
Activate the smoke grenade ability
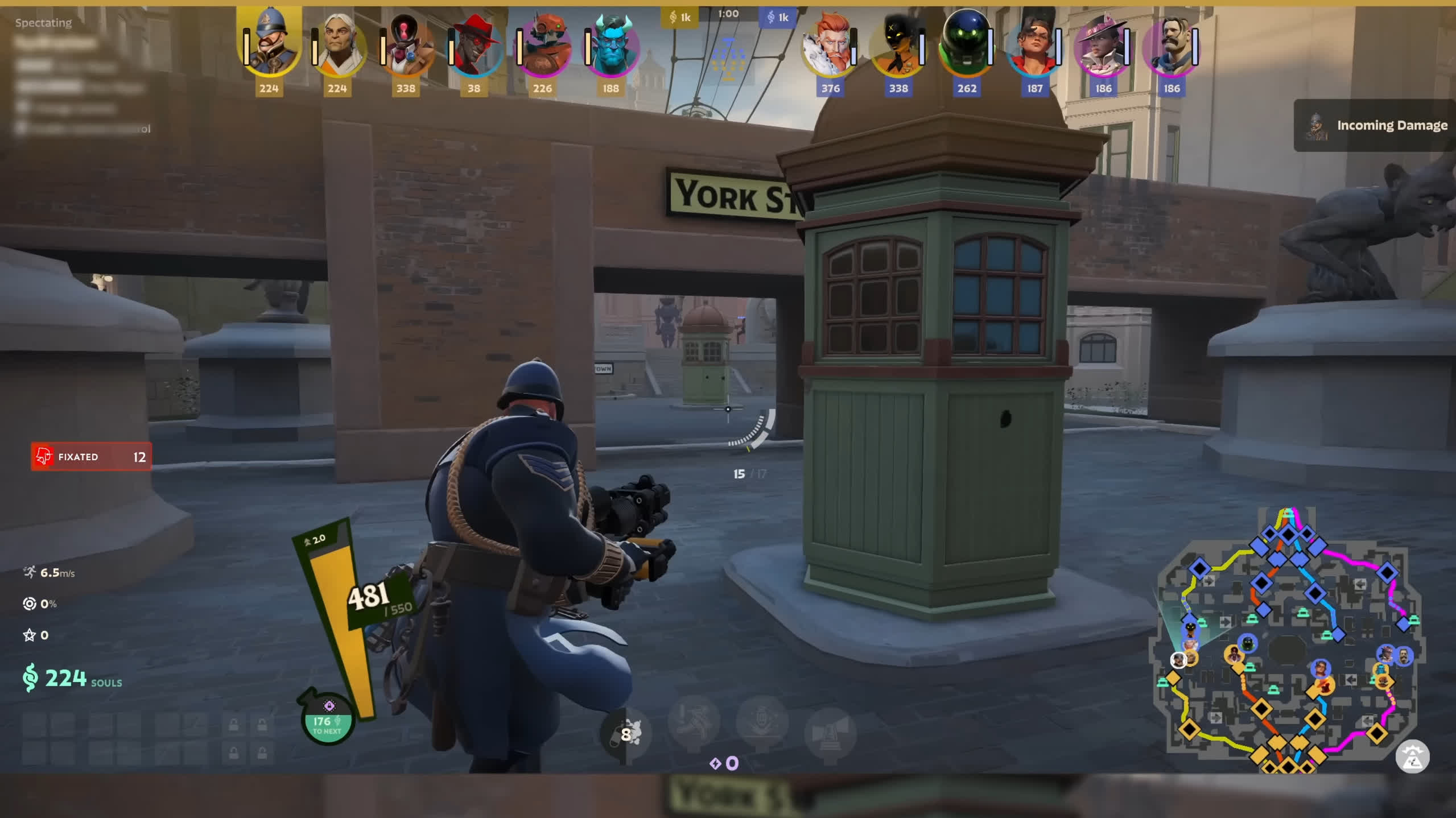[626, 734]
